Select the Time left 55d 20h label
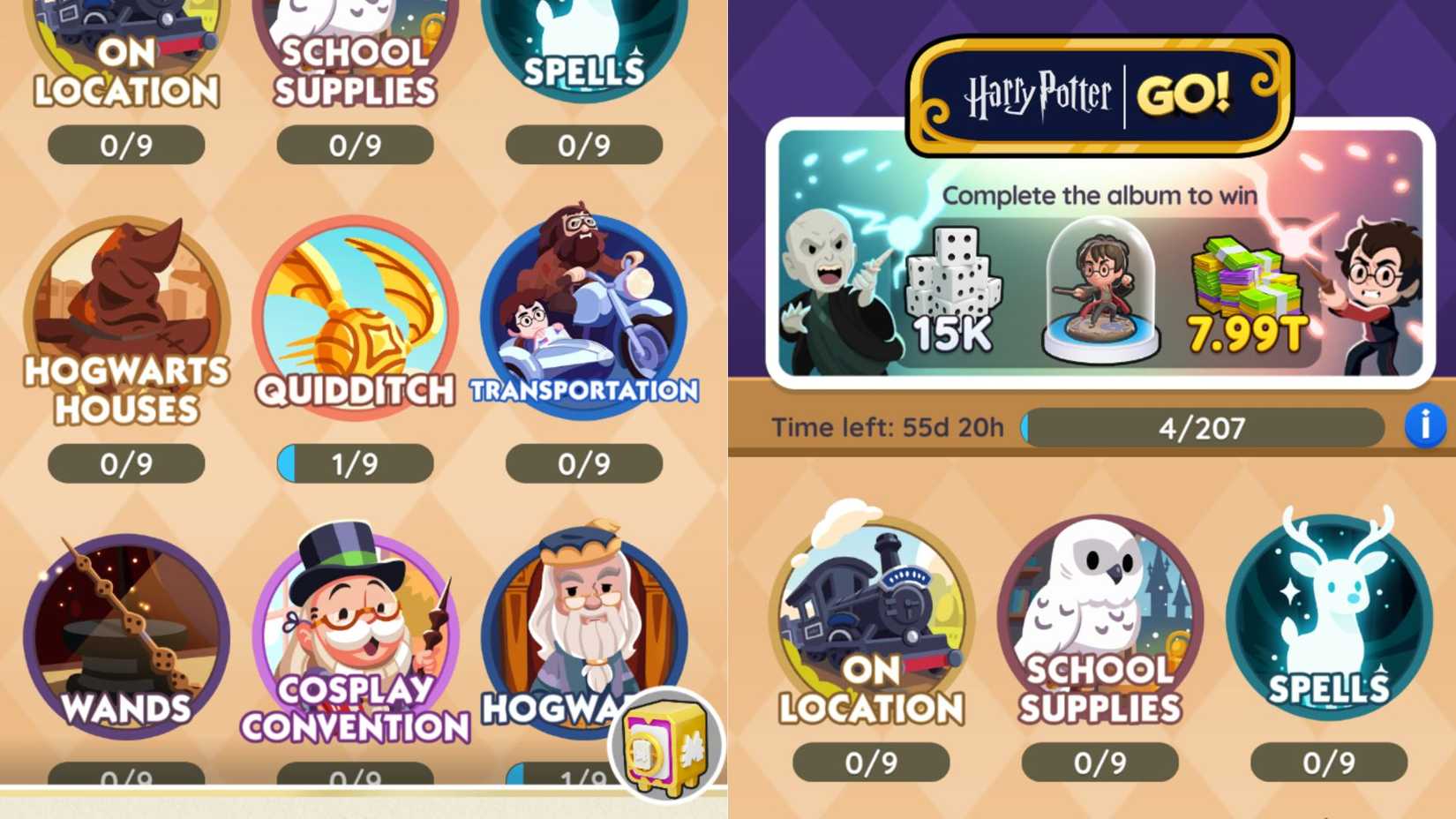 click(x=887, y=427)
